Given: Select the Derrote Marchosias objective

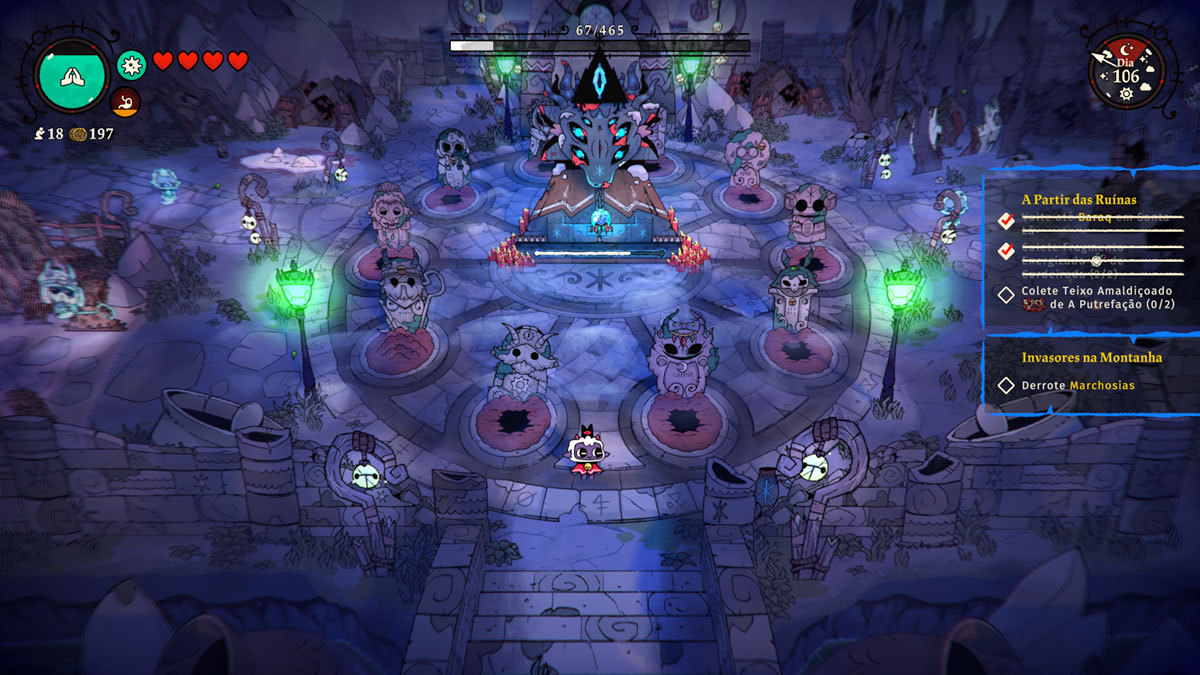Looking at the screenshot, I should coord(1077,385).
